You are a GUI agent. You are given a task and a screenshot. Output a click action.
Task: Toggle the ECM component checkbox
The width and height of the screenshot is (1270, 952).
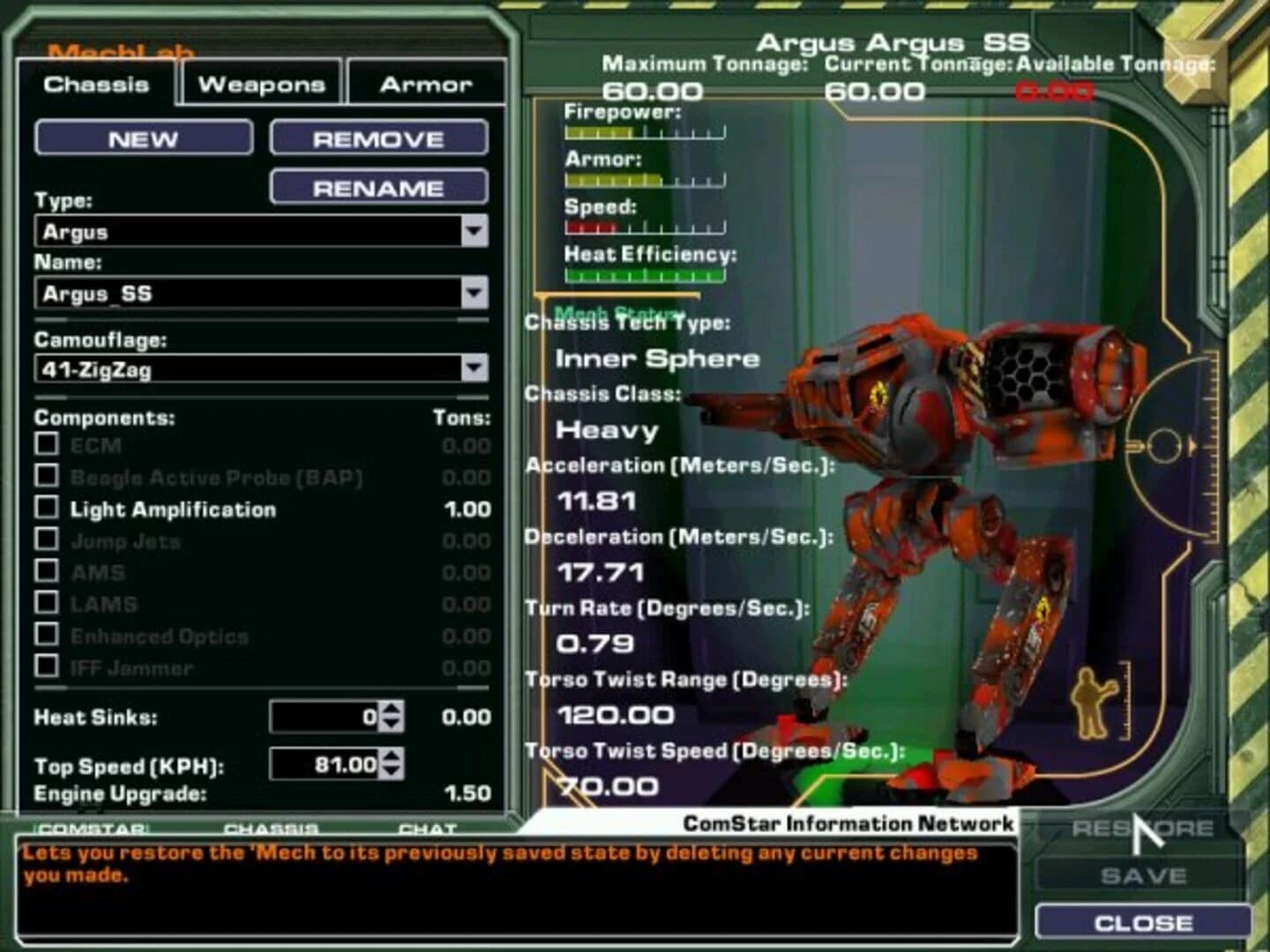click(x=48, y=446)
